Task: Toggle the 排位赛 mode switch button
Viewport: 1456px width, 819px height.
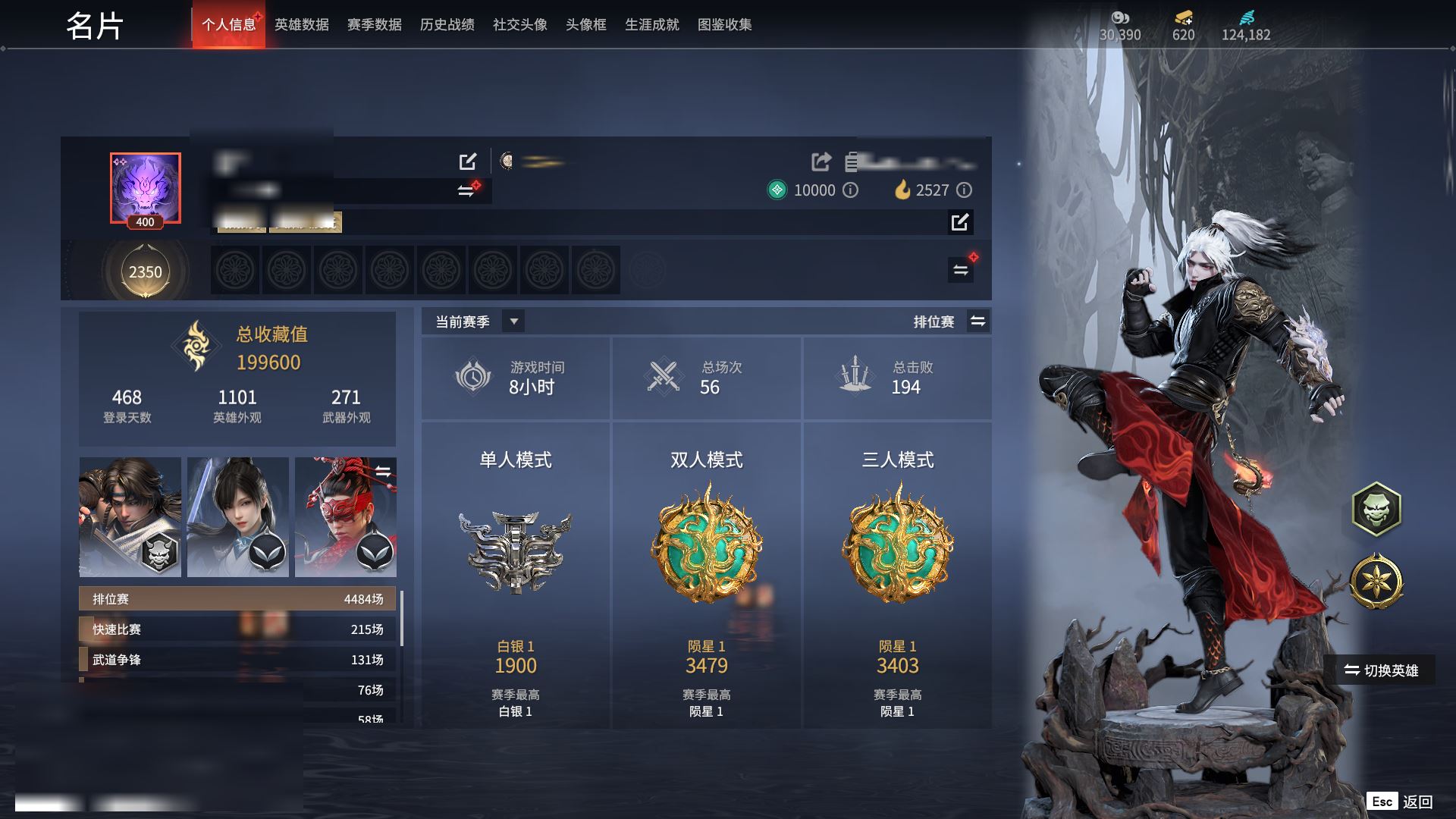Action: (x=977, y=322)
